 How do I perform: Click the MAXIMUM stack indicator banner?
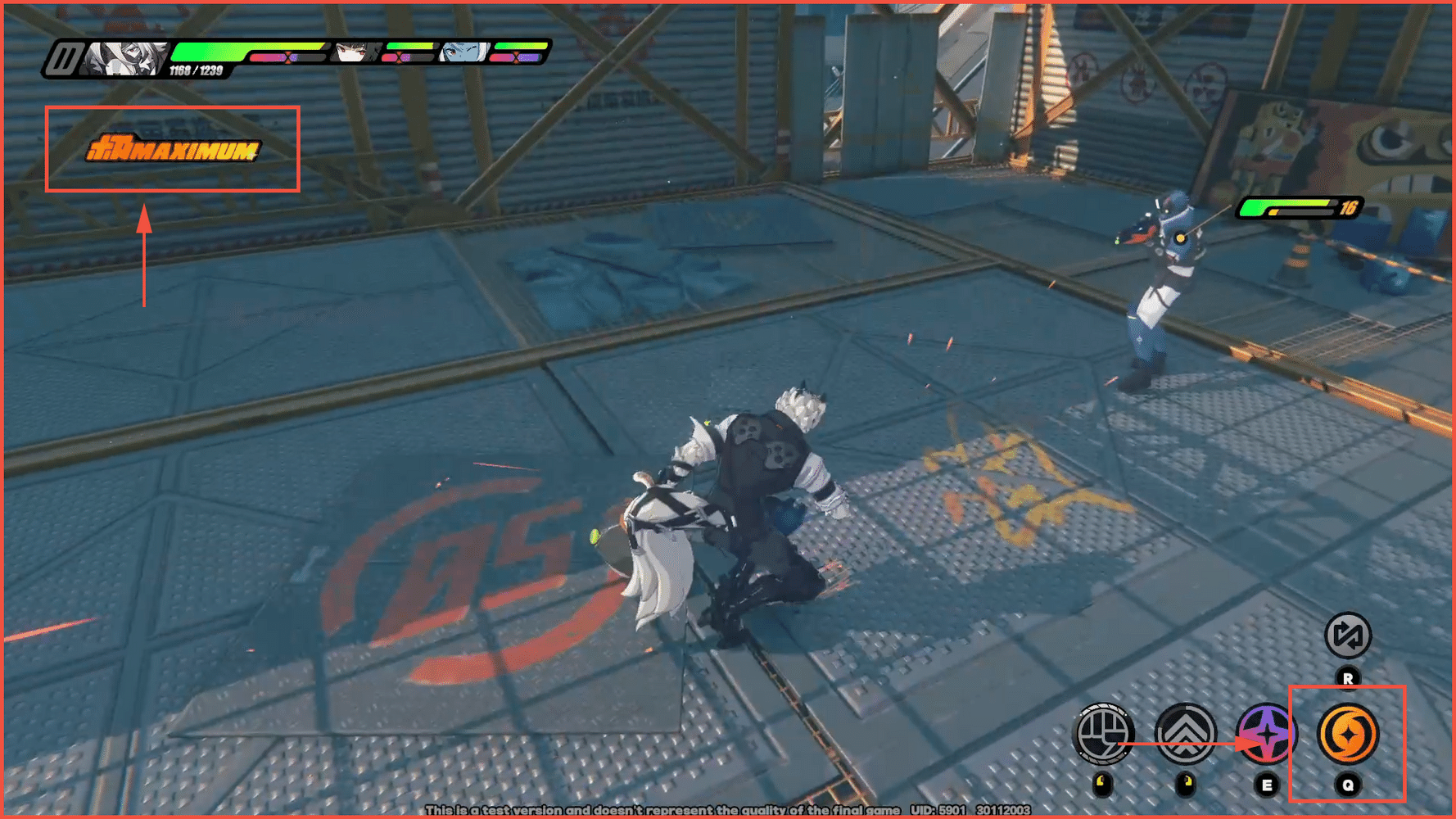point(176,150)
